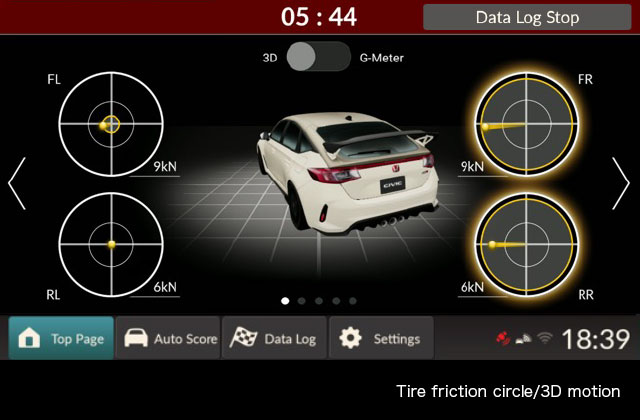The image size is (640, 420).
Task: Open the Top Page tab
Action: coord(61,339)
